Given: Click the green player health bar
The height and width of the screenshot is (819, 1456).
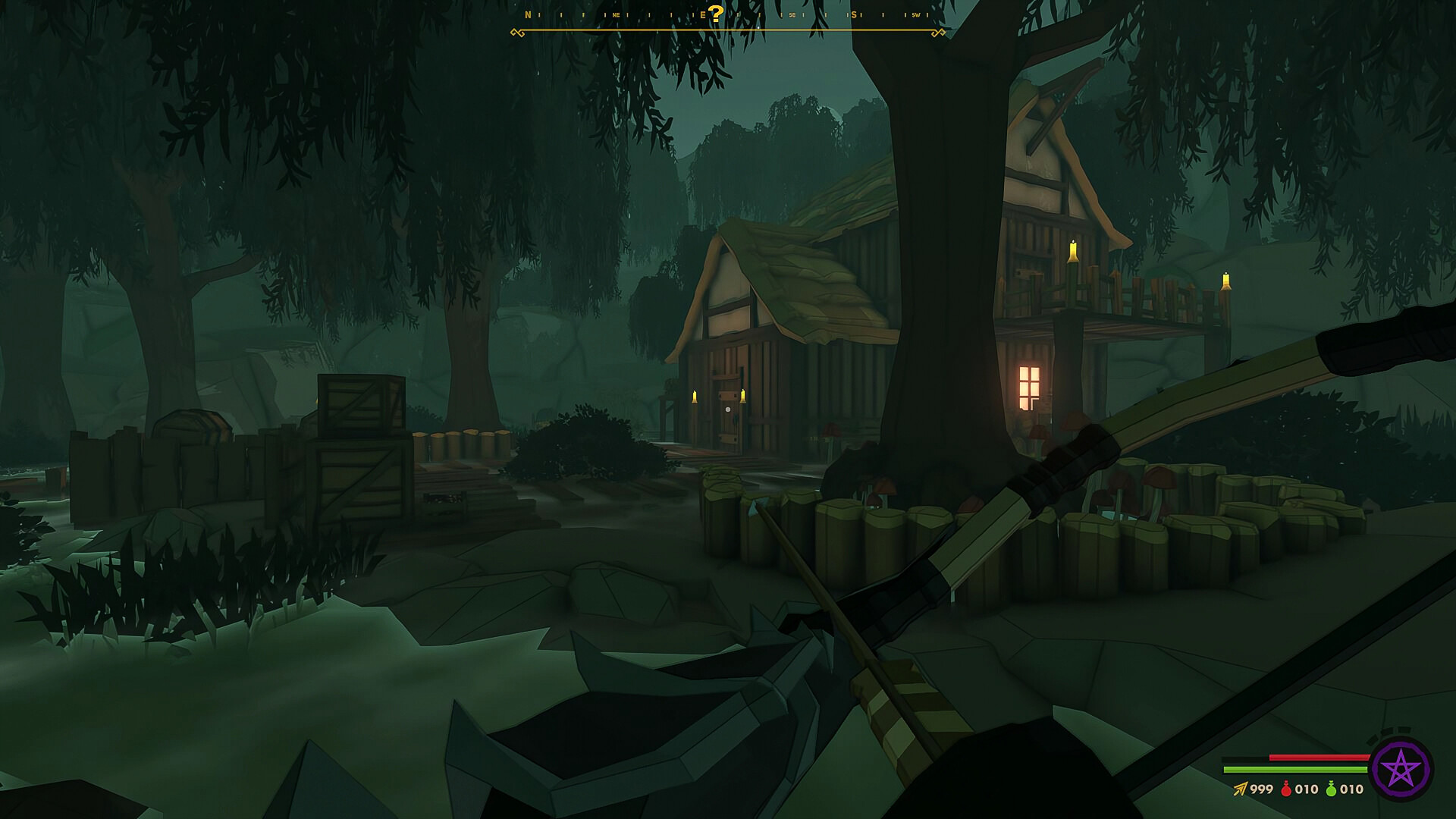Looking at the screenshot, I should point(1296,769).
